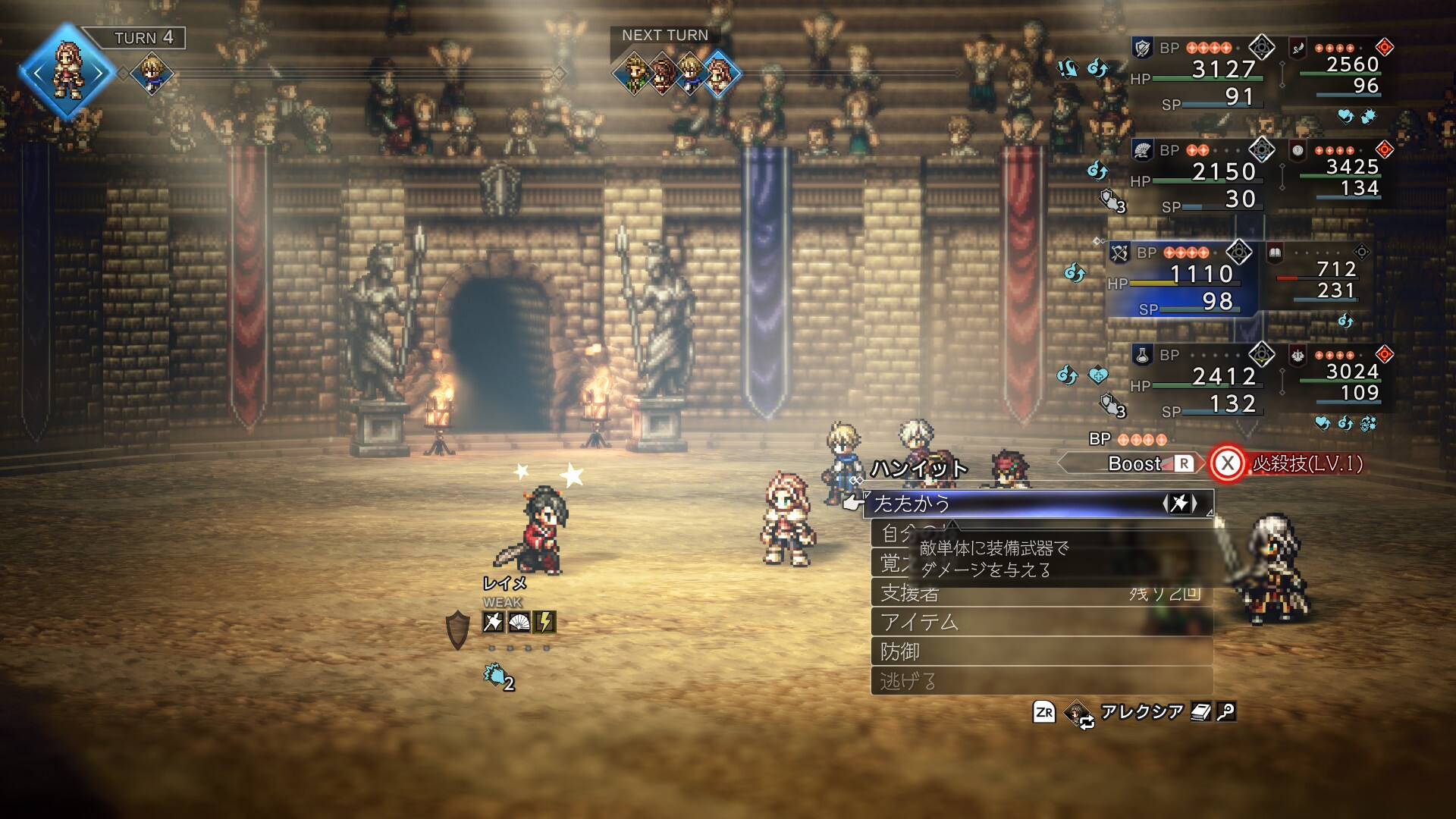Open the 自分 command partly hidden by tooltip
1456x819 pixels.
point(895,534)
